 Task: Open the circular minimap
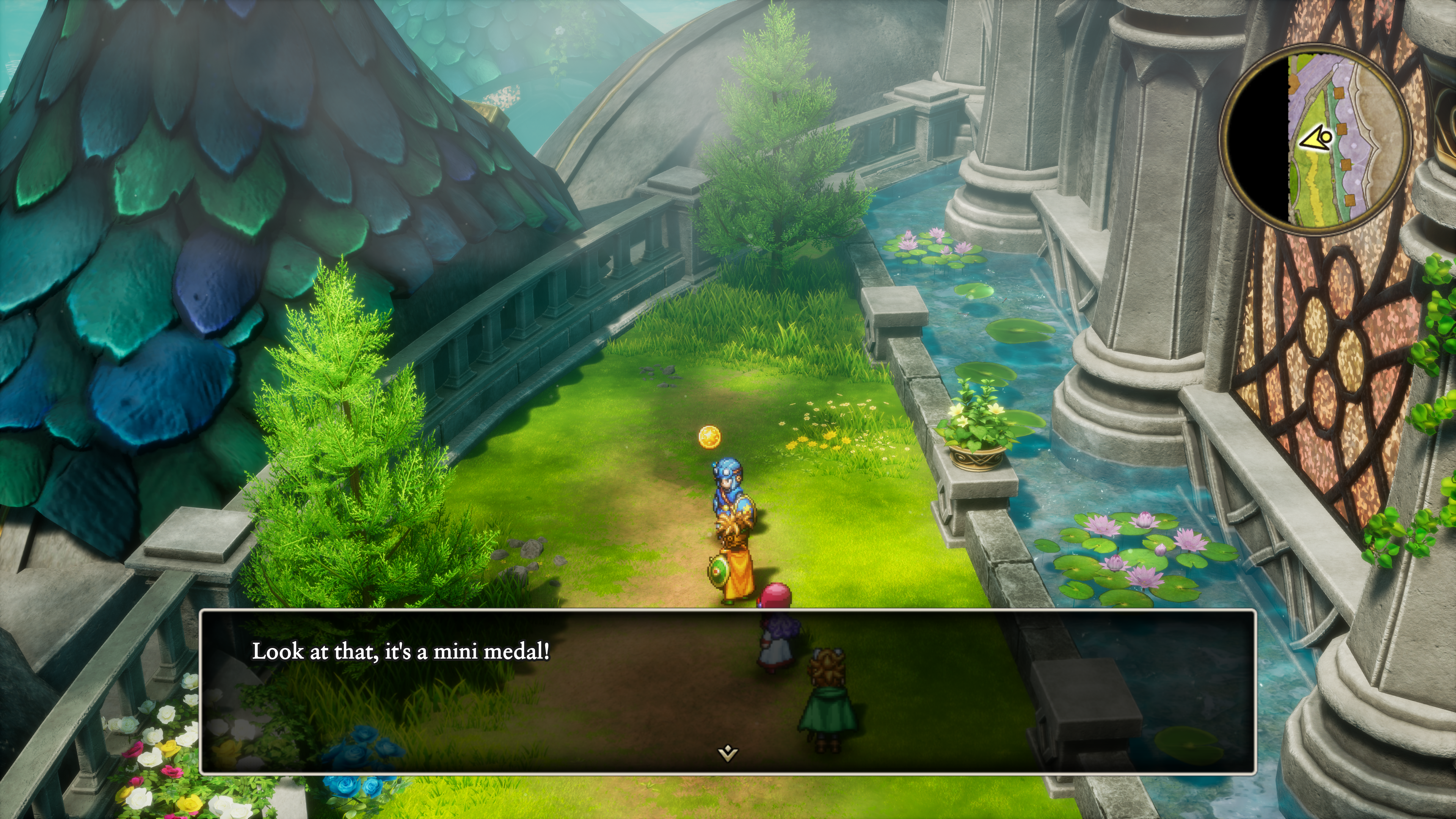click(1315, 139)
